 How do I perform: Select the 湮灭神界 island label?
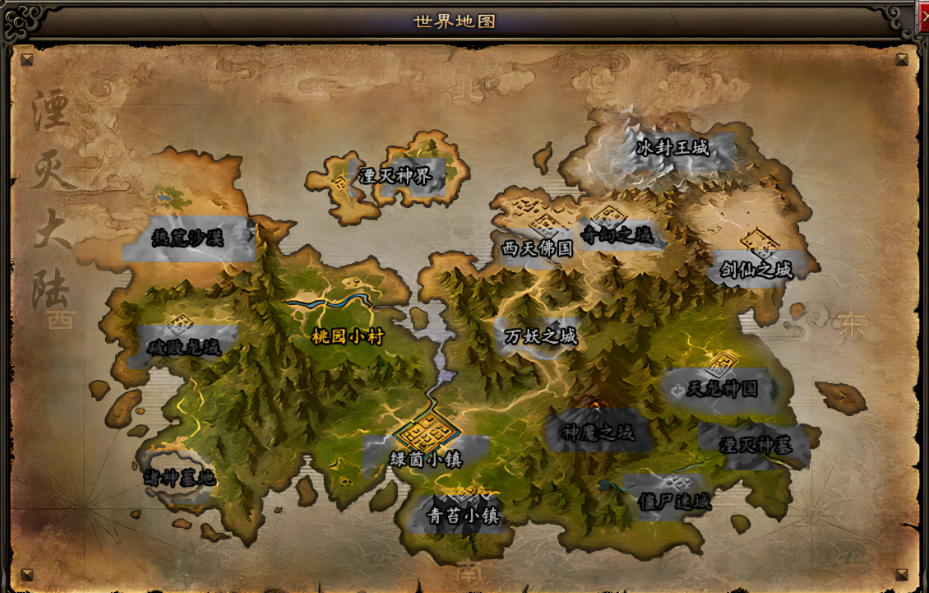pyautogui.click(x=396, y=176)
